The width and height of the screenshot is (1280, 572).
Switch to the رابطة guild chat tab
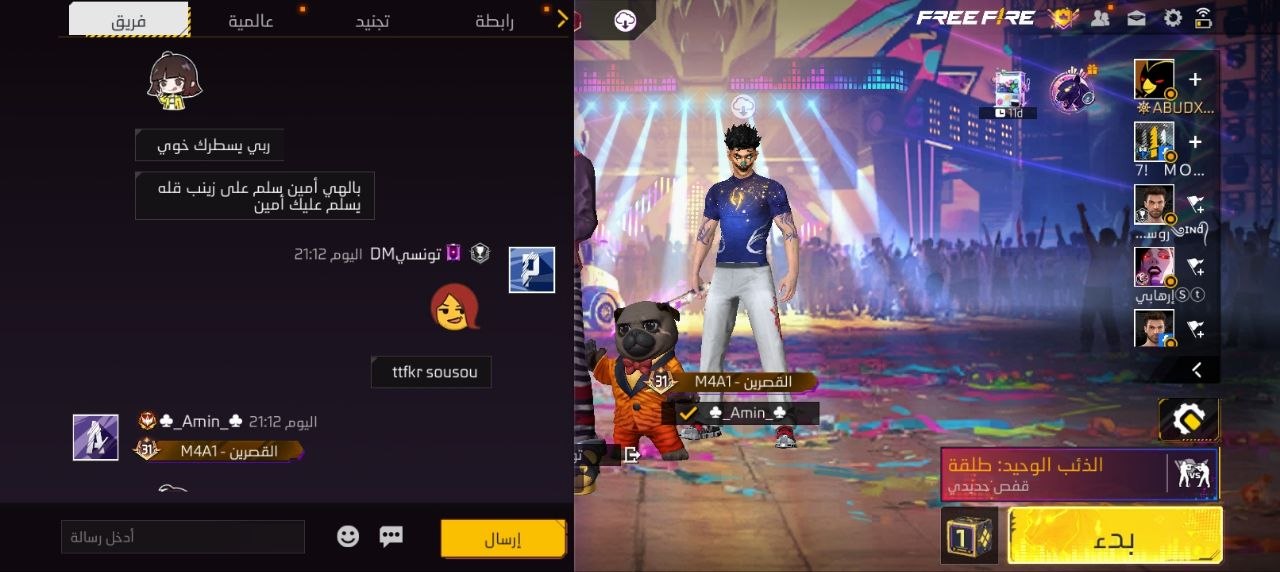point(494,20)
